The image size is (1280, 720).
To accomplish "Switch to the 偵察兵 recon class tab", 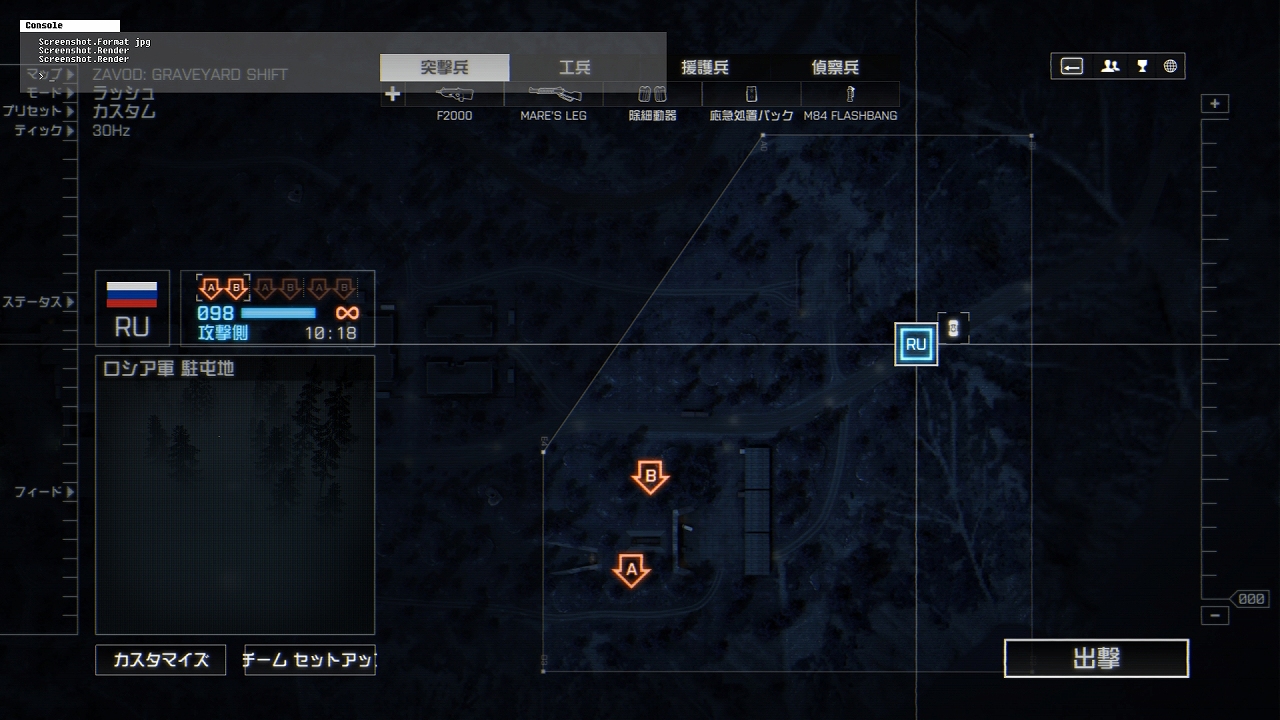I will pos(835,68).
